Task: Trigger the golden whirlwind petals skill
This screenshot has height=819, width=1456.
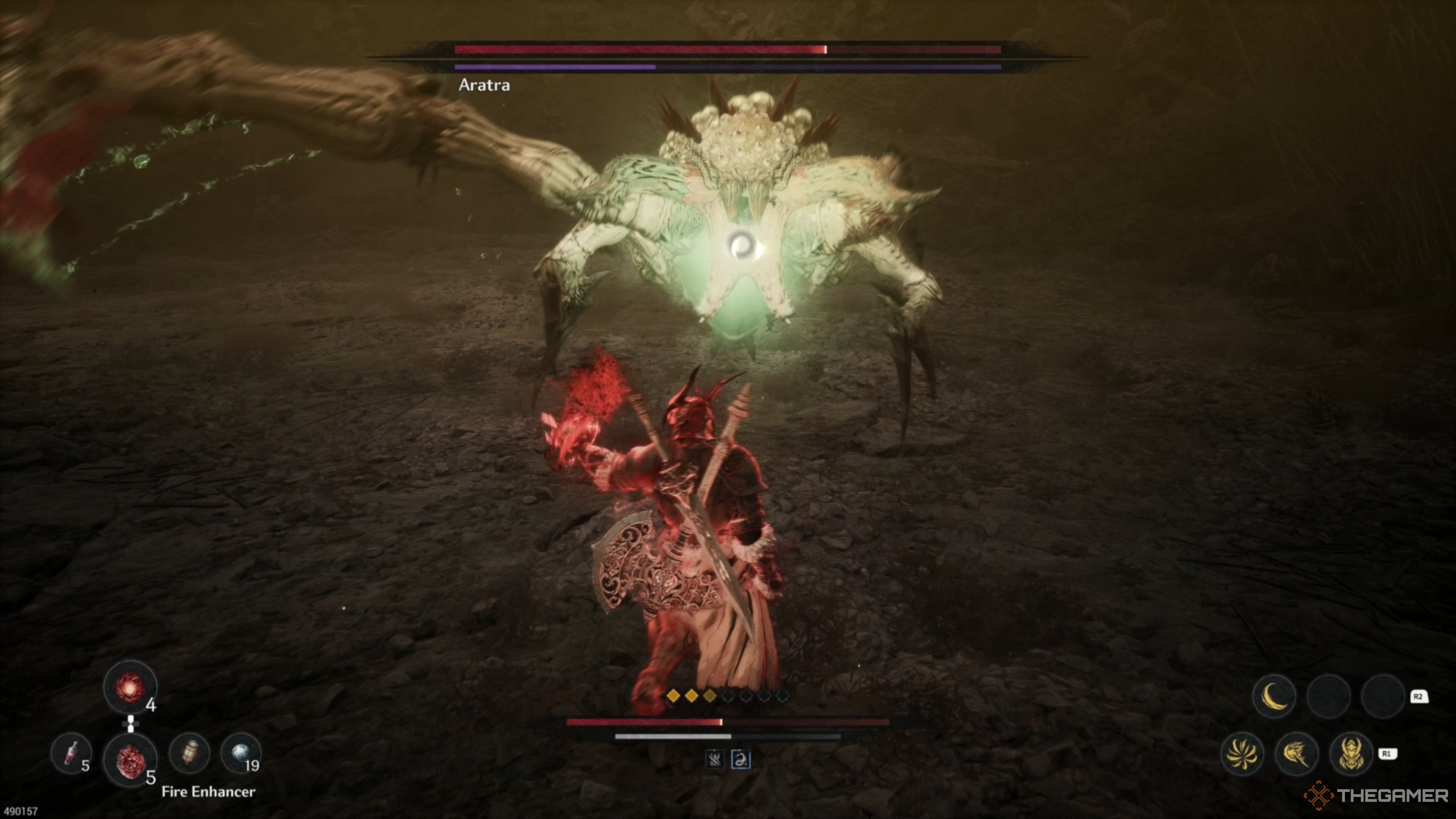Action: [x=1242, y=753]
